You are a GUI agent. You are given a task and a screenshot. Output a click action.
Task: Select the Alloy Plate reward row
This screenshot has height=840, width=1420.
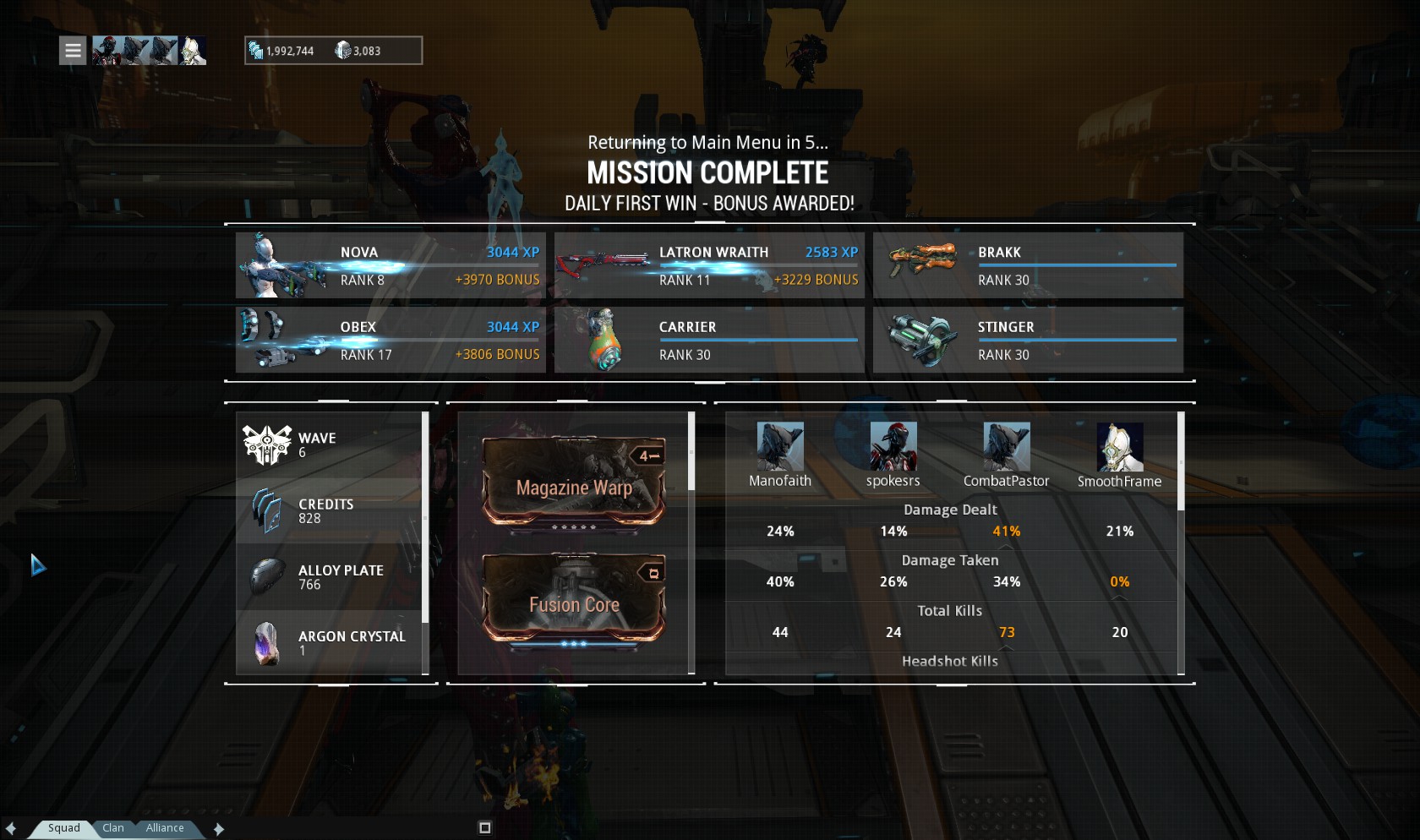click(330, 577)
